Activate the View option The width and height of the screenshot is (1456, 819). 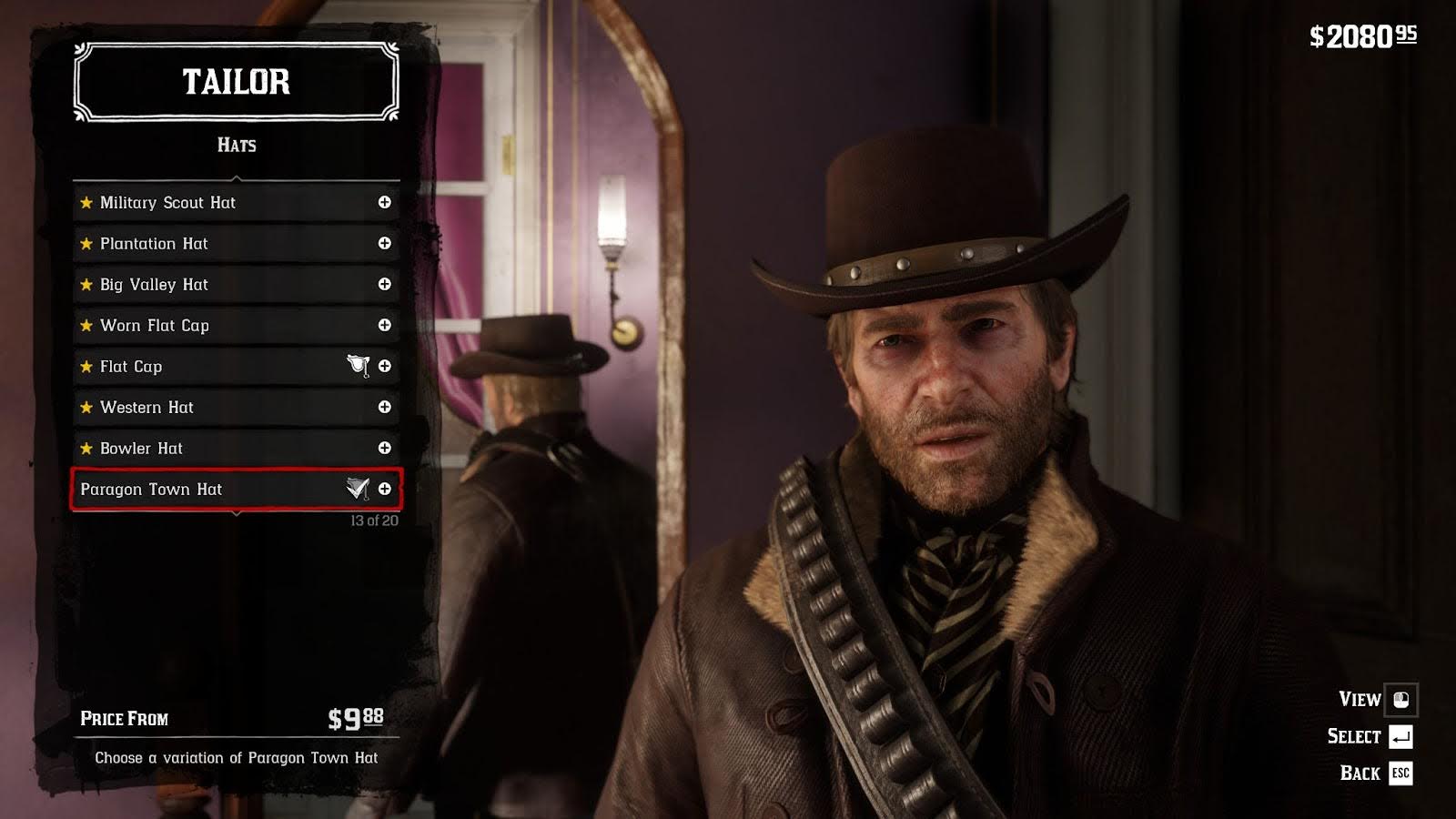[x=1376, y=699]
